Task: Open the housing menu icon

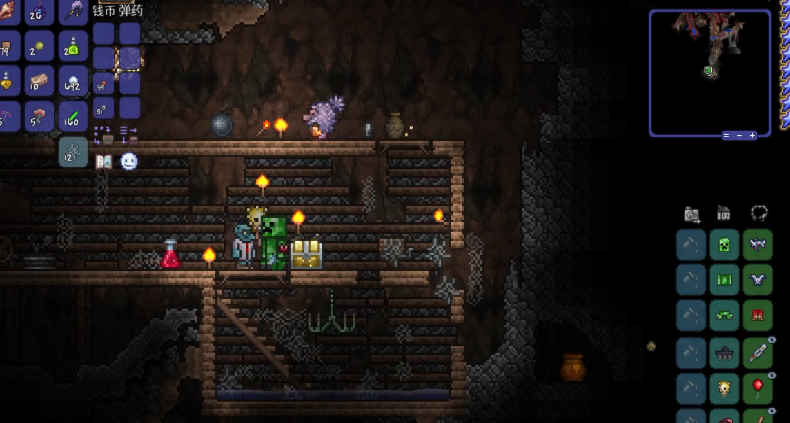Action: click(724, 213)
